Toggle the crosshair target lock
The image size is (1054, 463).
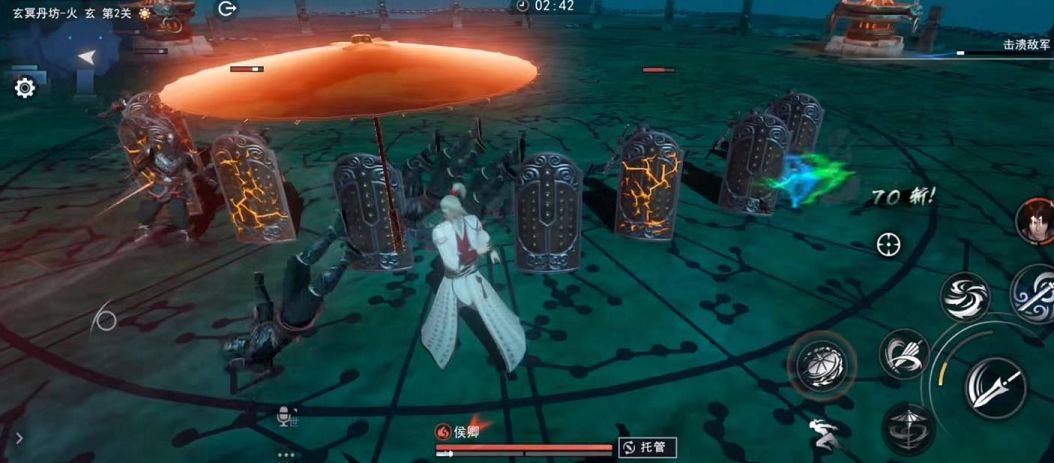887,243
